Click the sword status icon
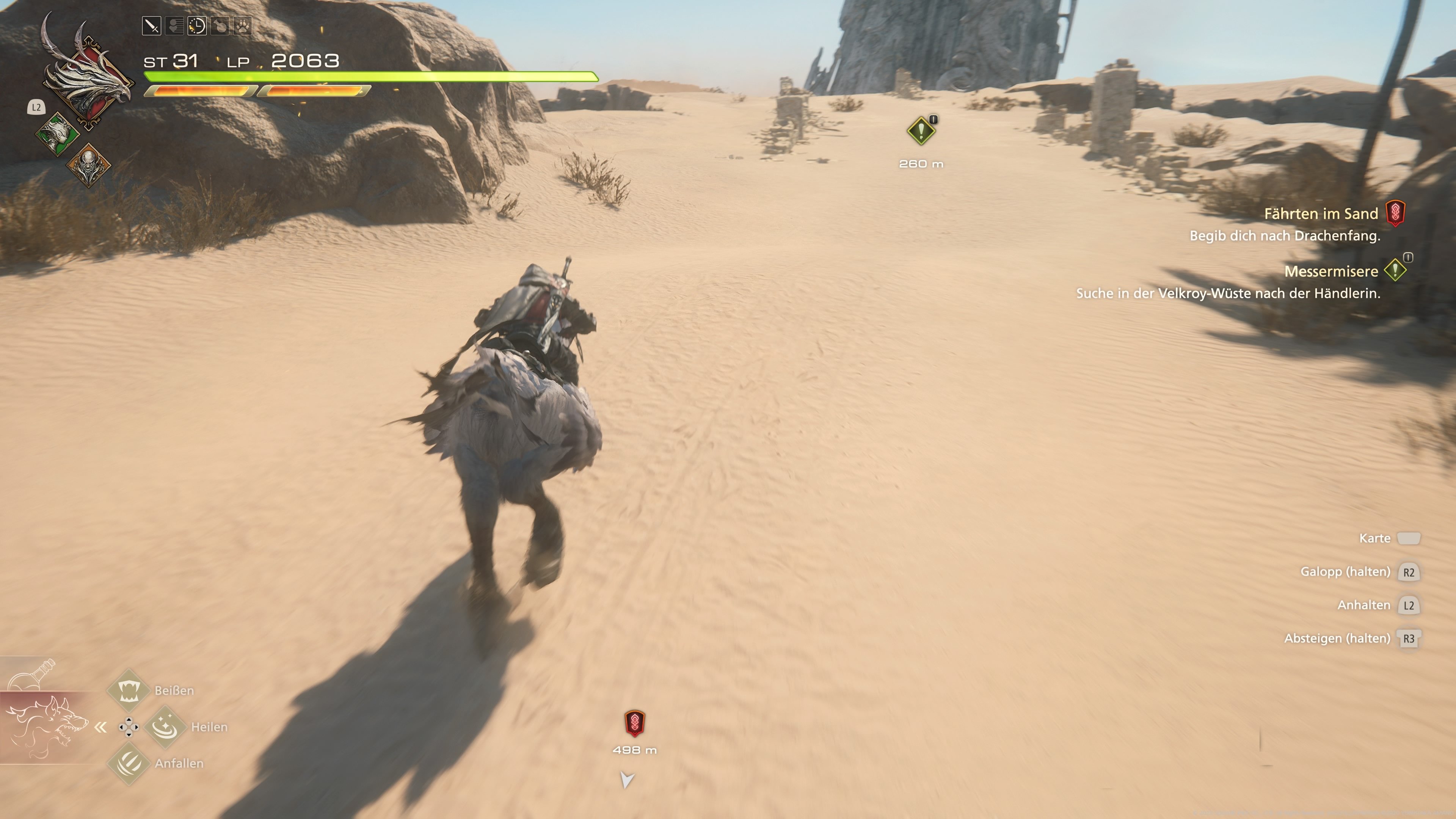This screenshot has height=819, width=1456. [152, 26]
